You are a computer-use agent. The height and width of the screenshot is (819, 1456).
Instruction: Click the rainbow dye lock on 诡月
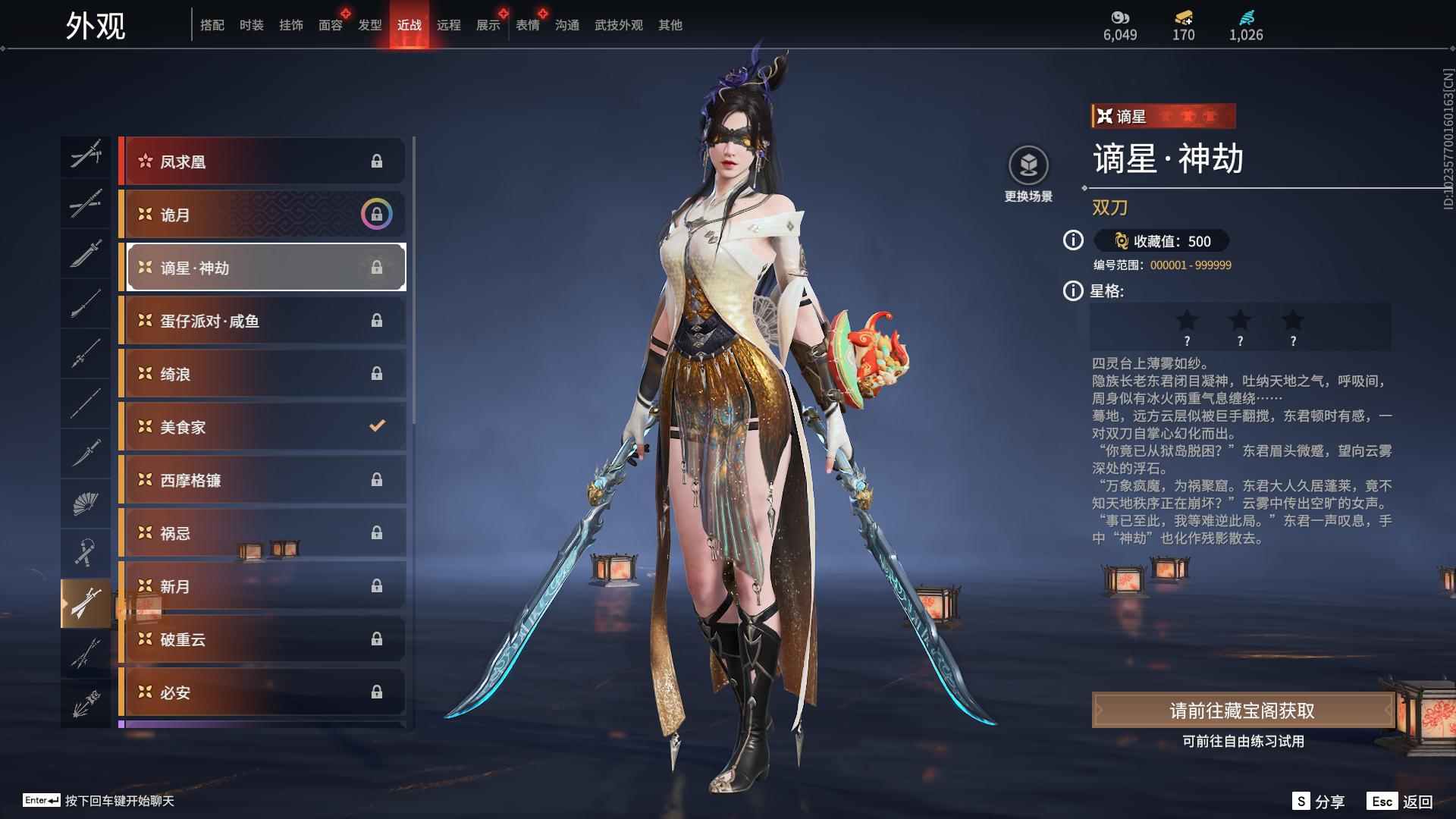pyautogui.click(x=377, y=214)
